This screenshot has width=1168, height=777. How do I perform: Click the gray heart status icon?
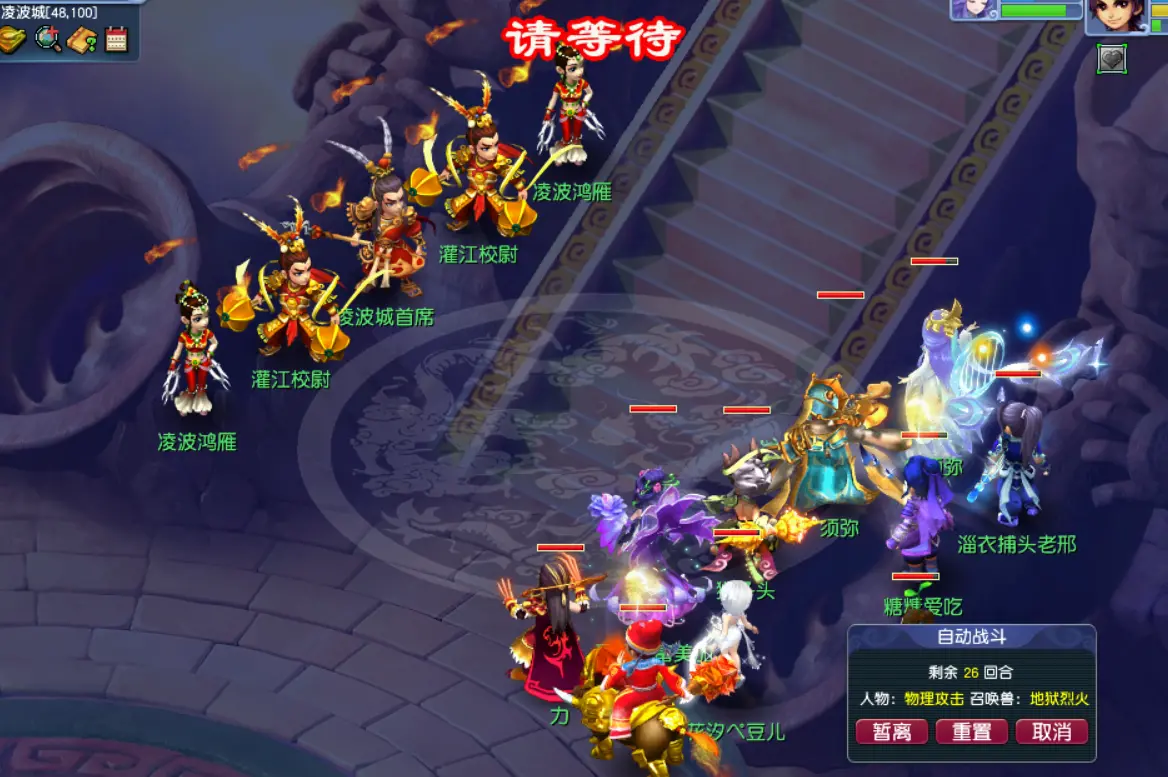1111,59
